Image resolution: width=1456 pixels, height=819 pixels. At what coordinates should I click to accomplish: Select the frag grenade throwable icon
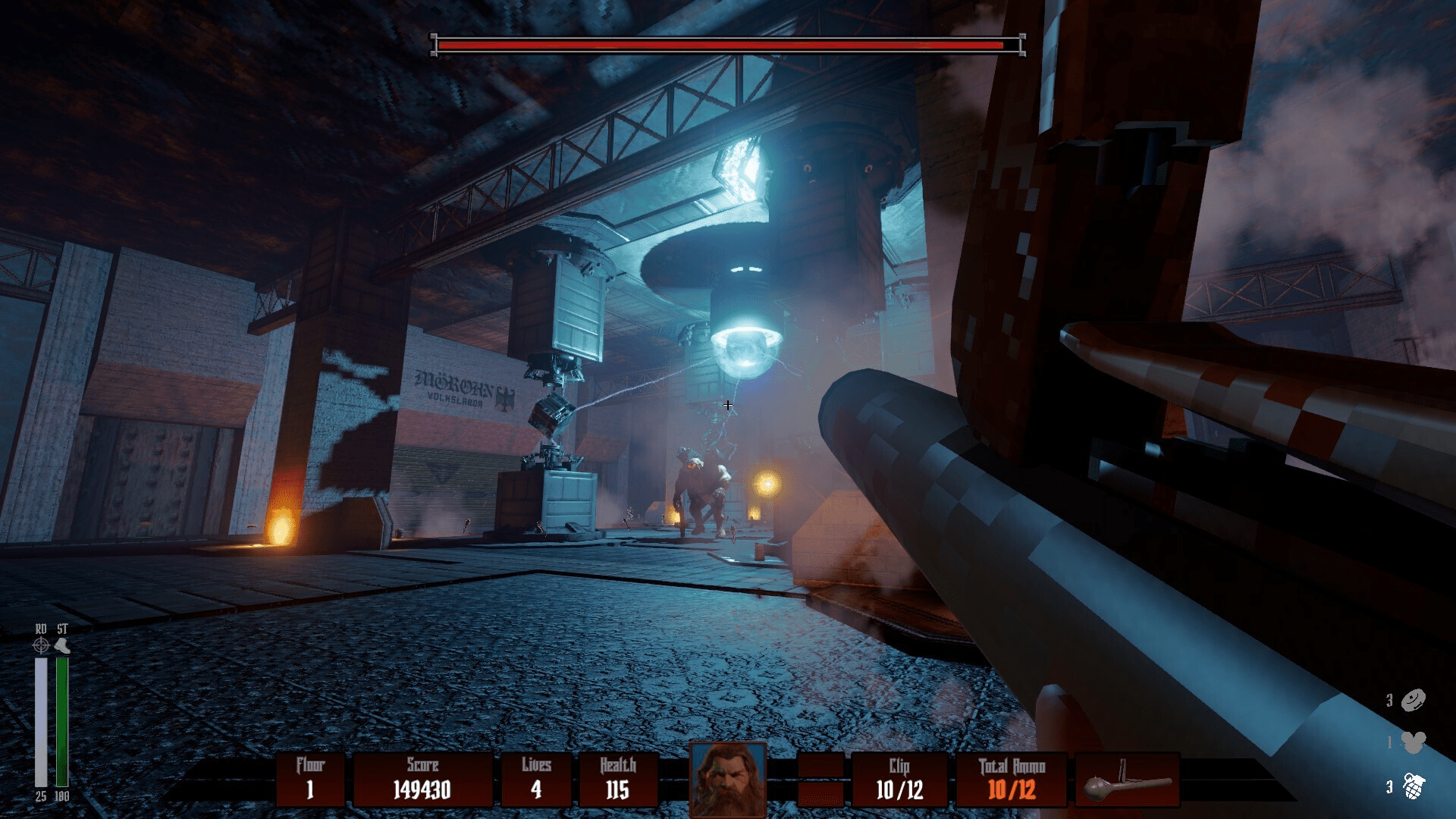[1414, 786]
